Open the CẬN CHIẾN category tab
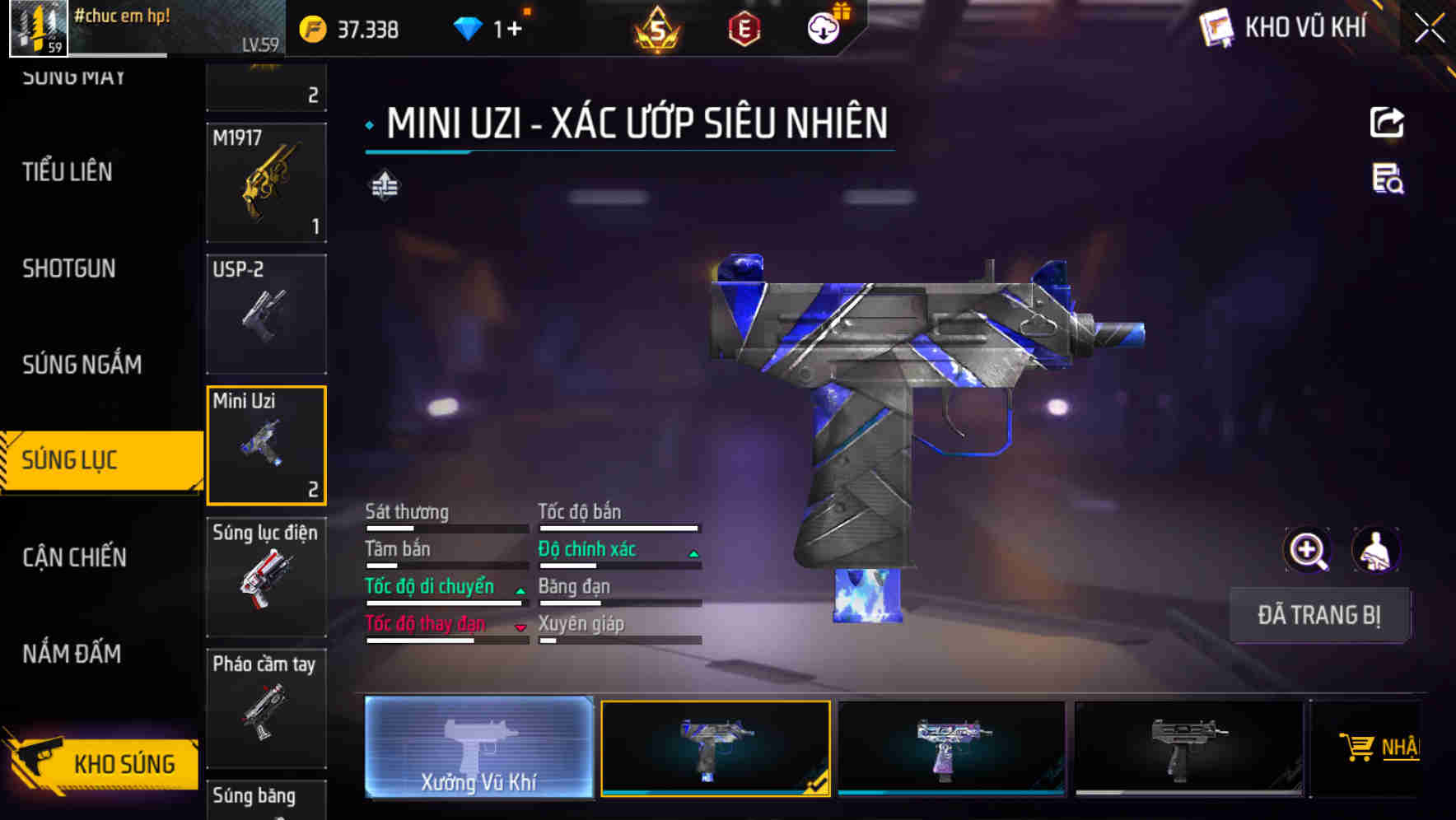 pos(72,557)
